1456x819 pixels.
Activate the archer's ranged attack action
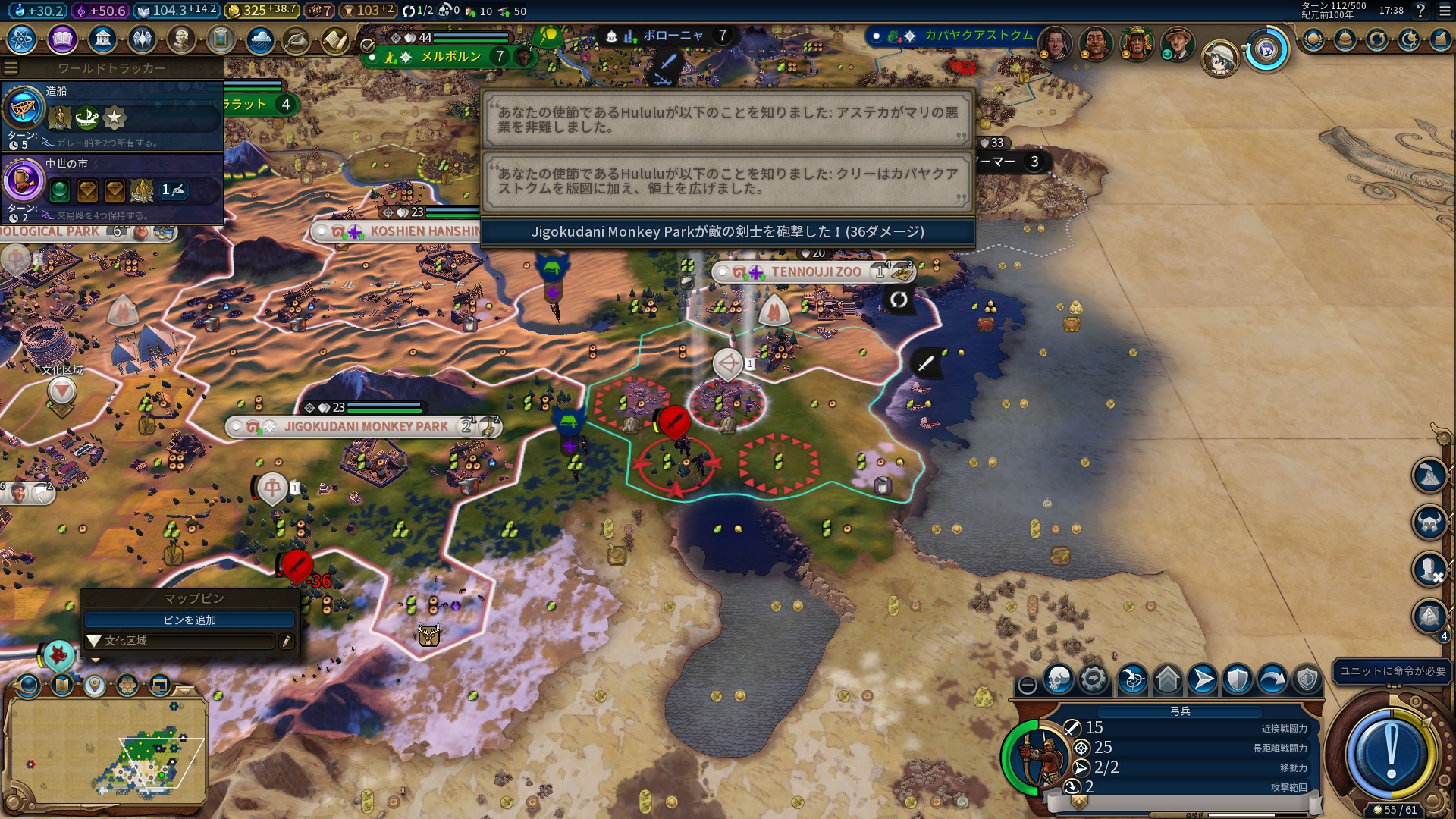(x=1132, y=679)
